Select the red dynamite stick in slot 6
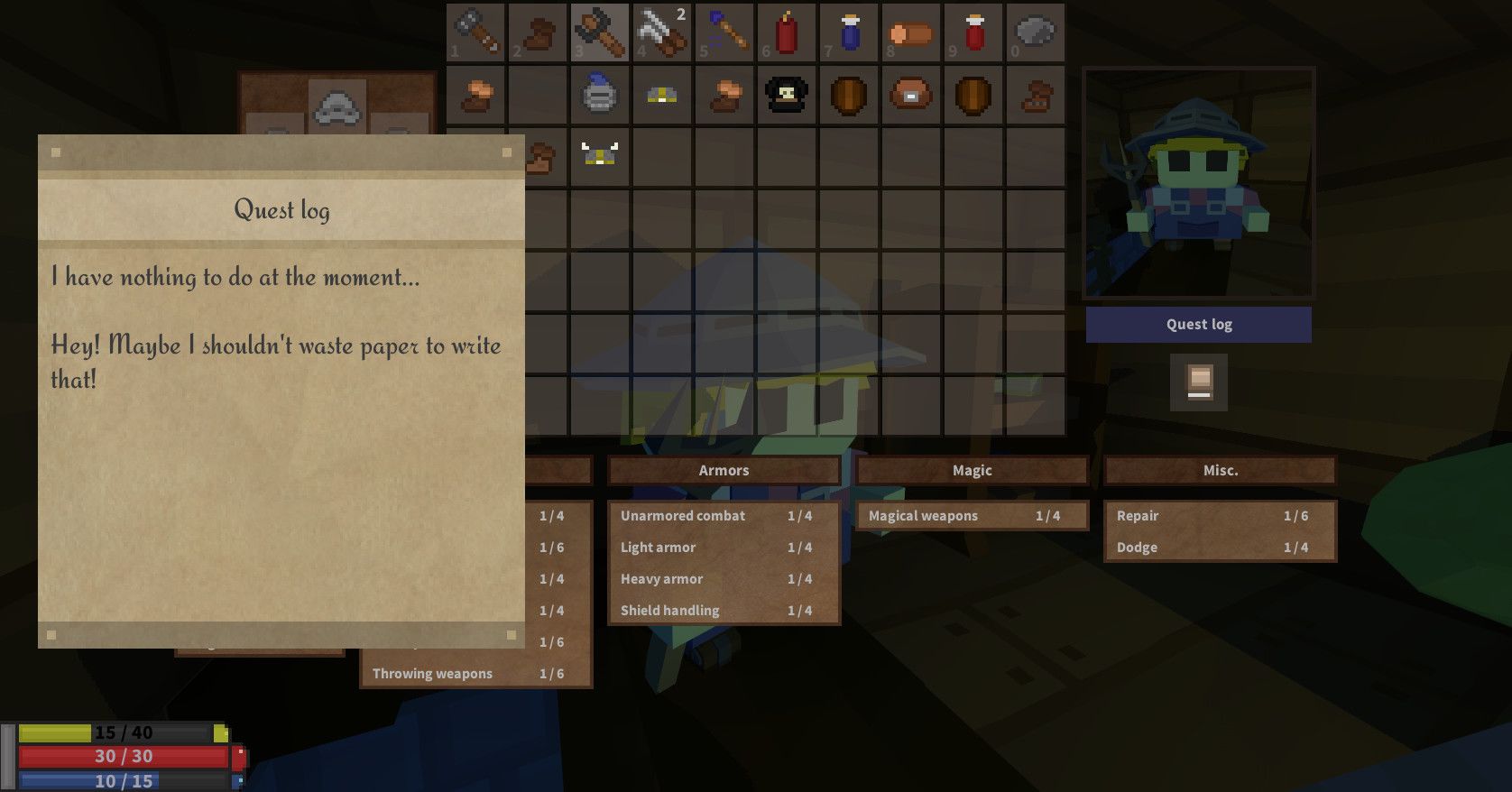Image resolution: width=1512 pixels, height=792 pixels. (787, 32)
